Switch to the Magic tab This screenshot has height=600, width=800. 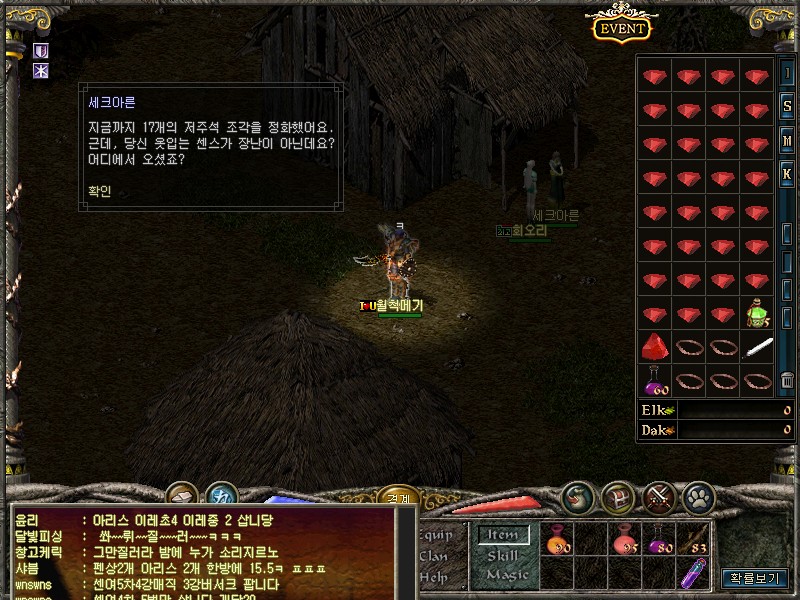[507, 575]
